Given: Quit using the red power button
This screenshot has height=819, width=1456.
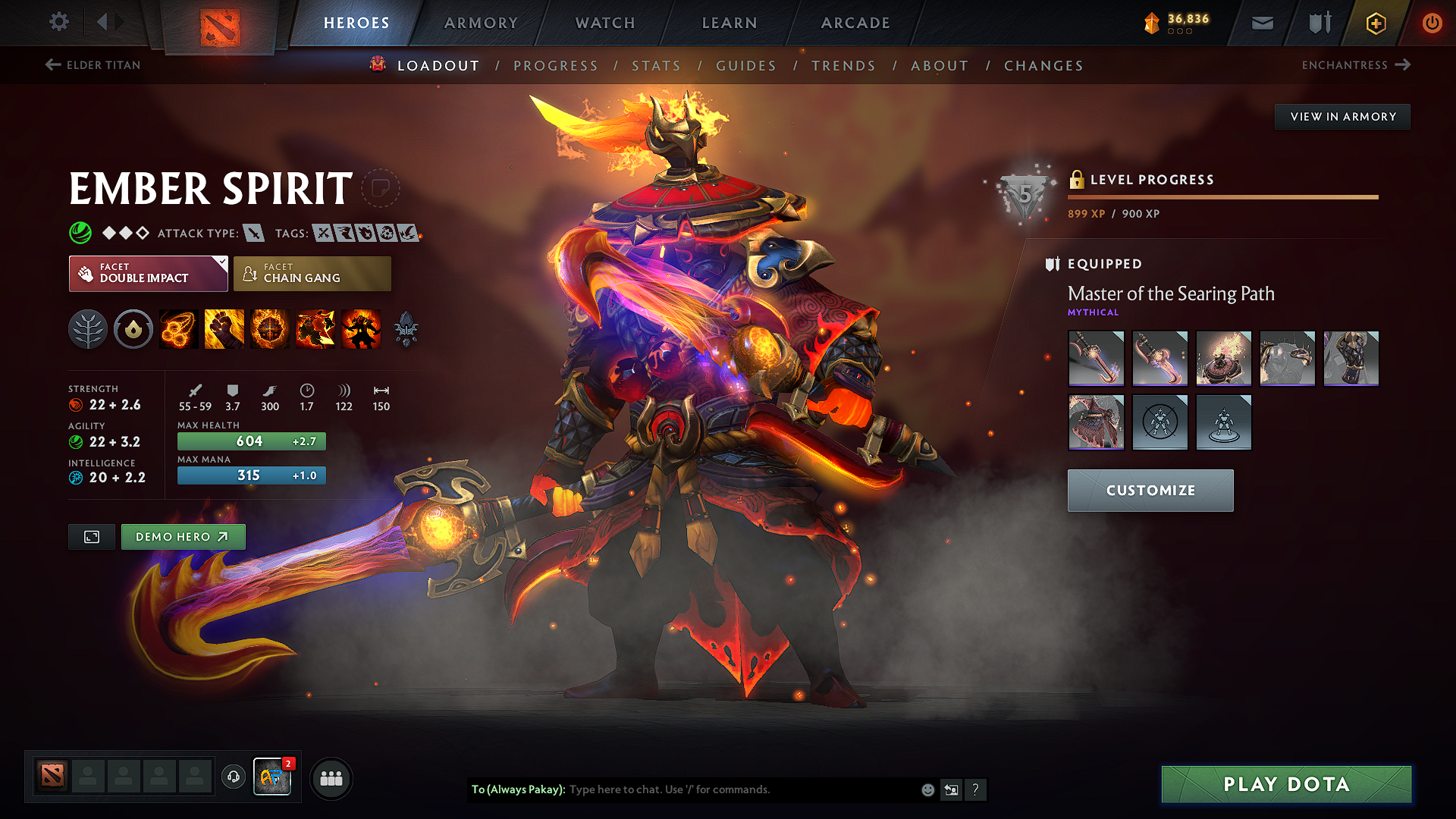Looking at the screenshot, I should coord(1432,23).
